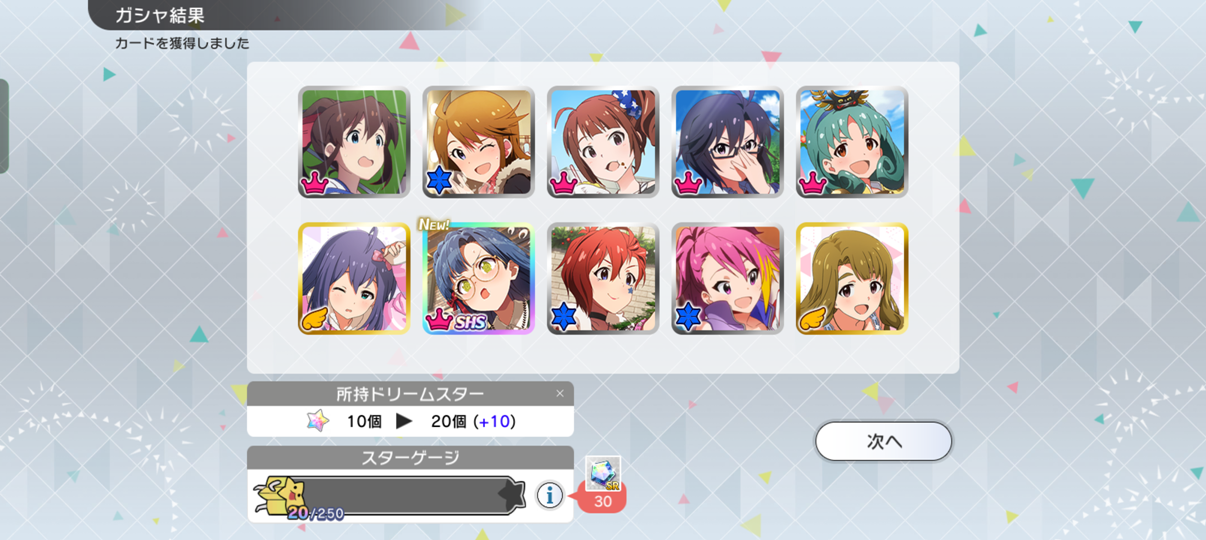Image resolution: width=1206 pixels, height=540 pixels.
Task: Open the Star Gauge info button
Action: click(x=549, y=494)
